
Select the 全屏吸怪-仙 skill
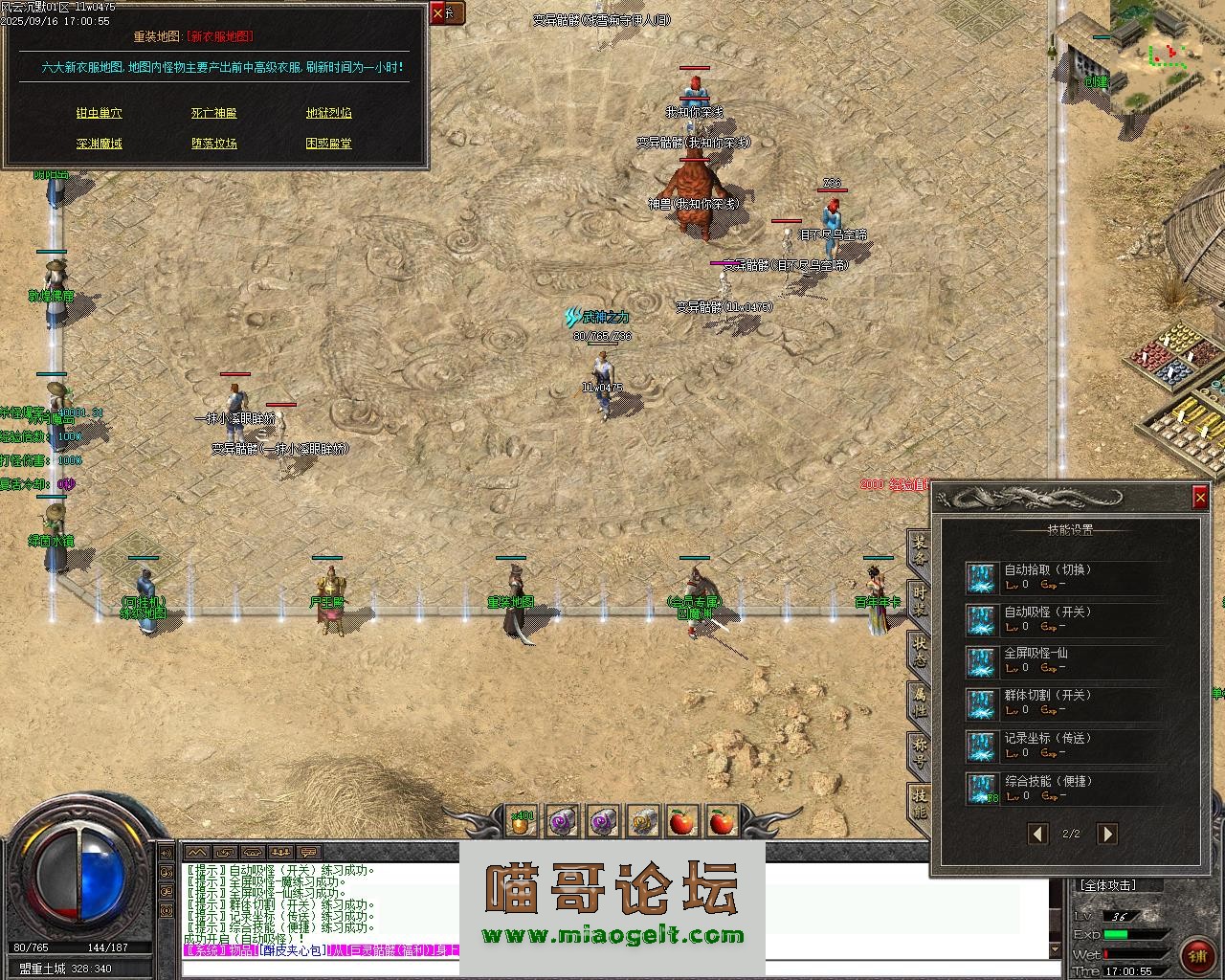(x=981, y=661)
